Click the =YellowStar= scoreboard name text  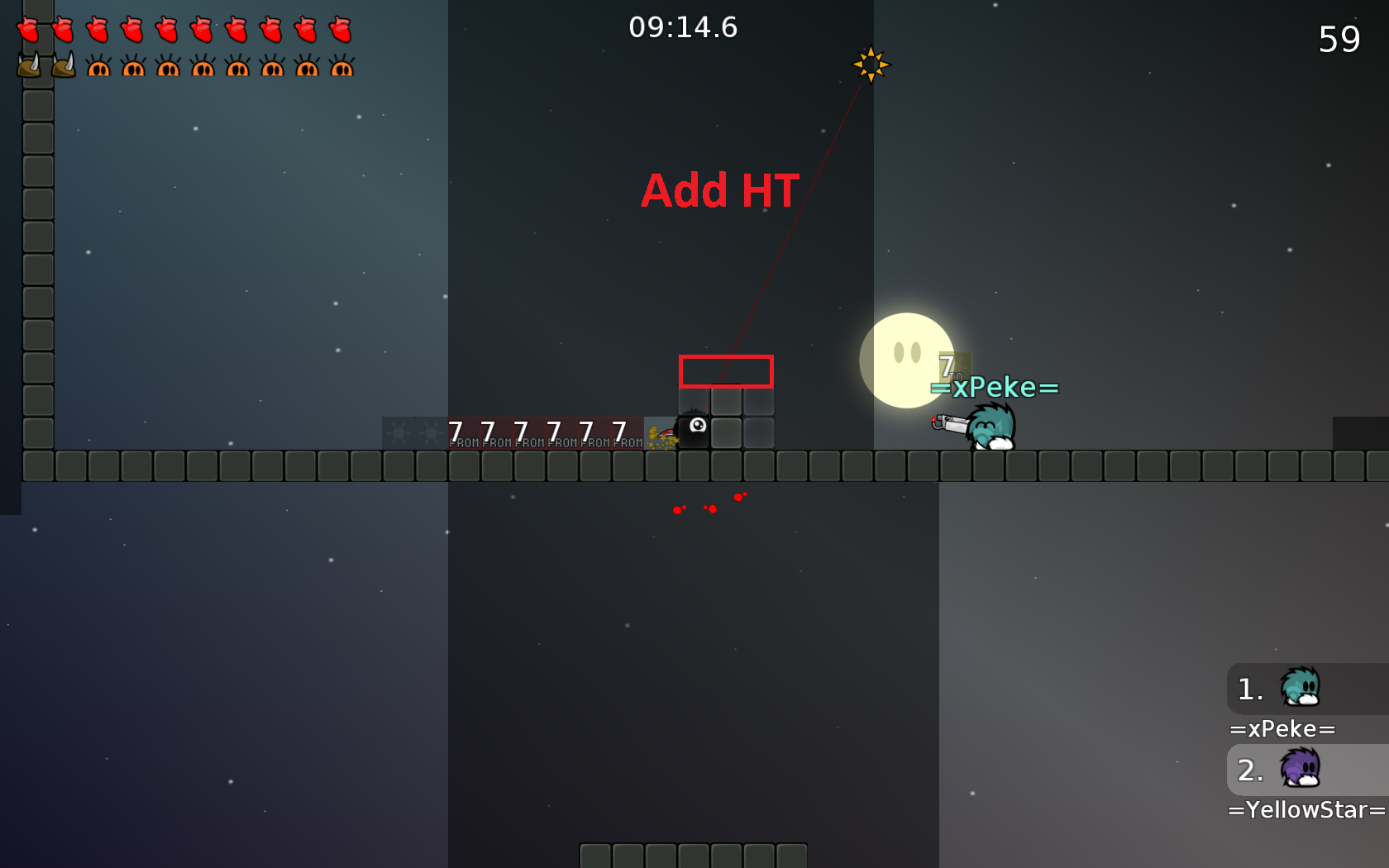pos(1306,810)
